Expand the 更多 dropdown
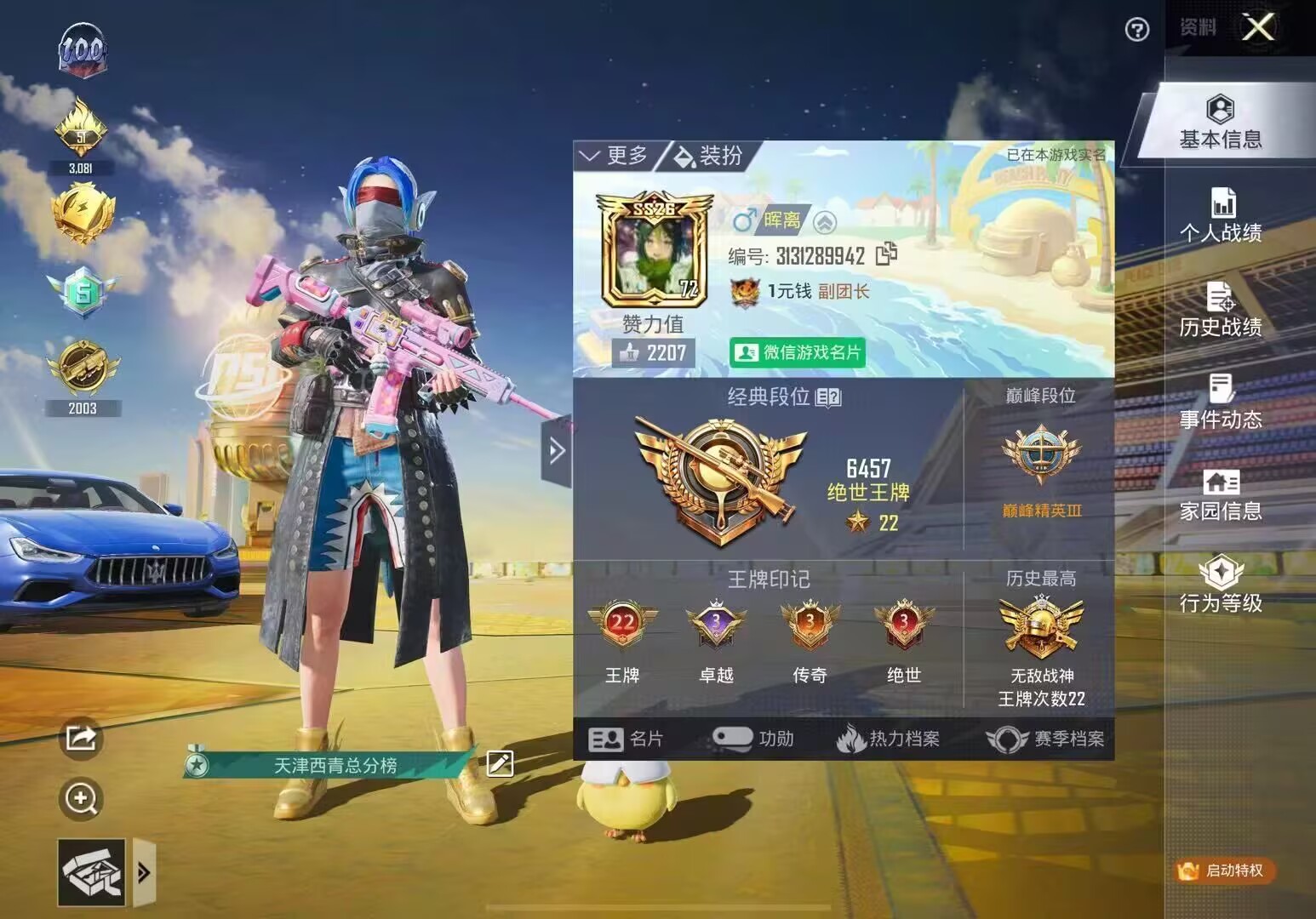 (614, 156)
